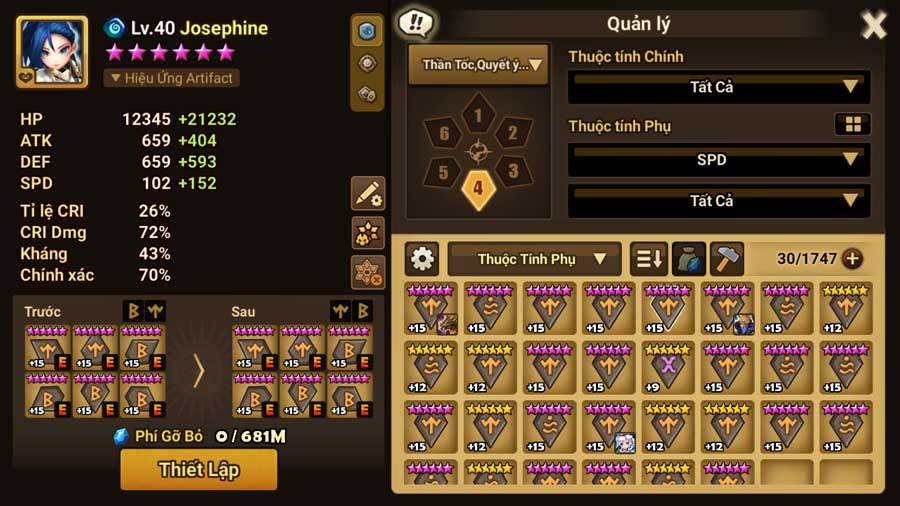Open the Thuộc tính Chính dropdown
900x506 pixels.
718,87
